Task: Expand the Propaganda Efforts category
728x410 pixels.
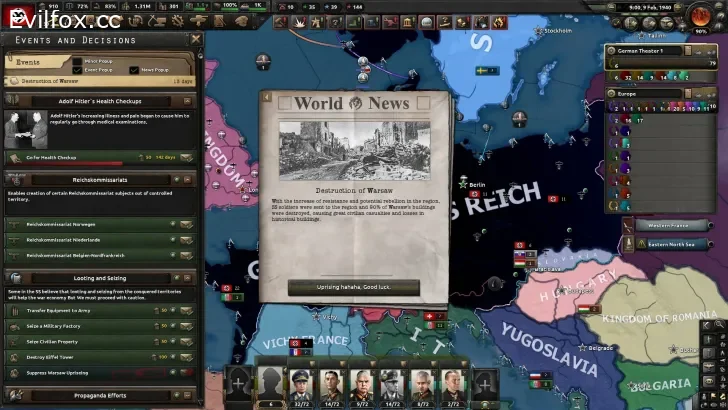Action: (100, 395)
